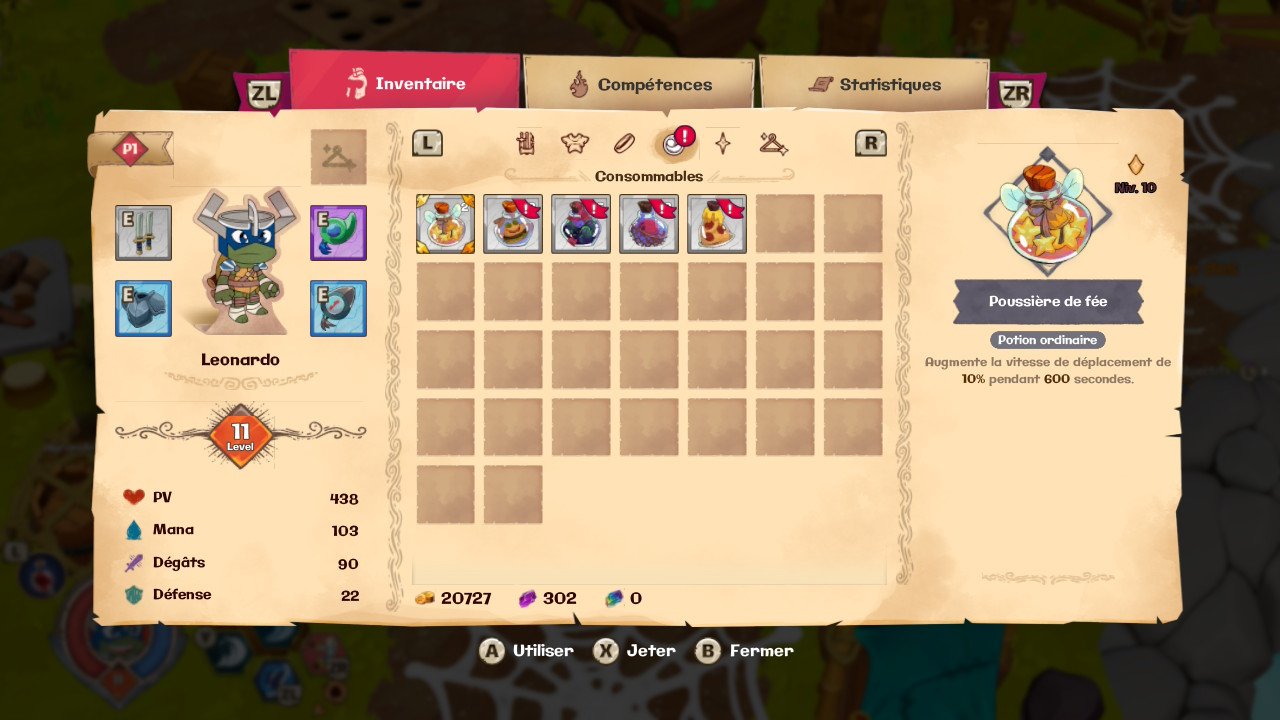Image resolution: width=1280 pixels, height=720 pixels.
Task: Select the Consommables potion category icon
Action: 674,145
